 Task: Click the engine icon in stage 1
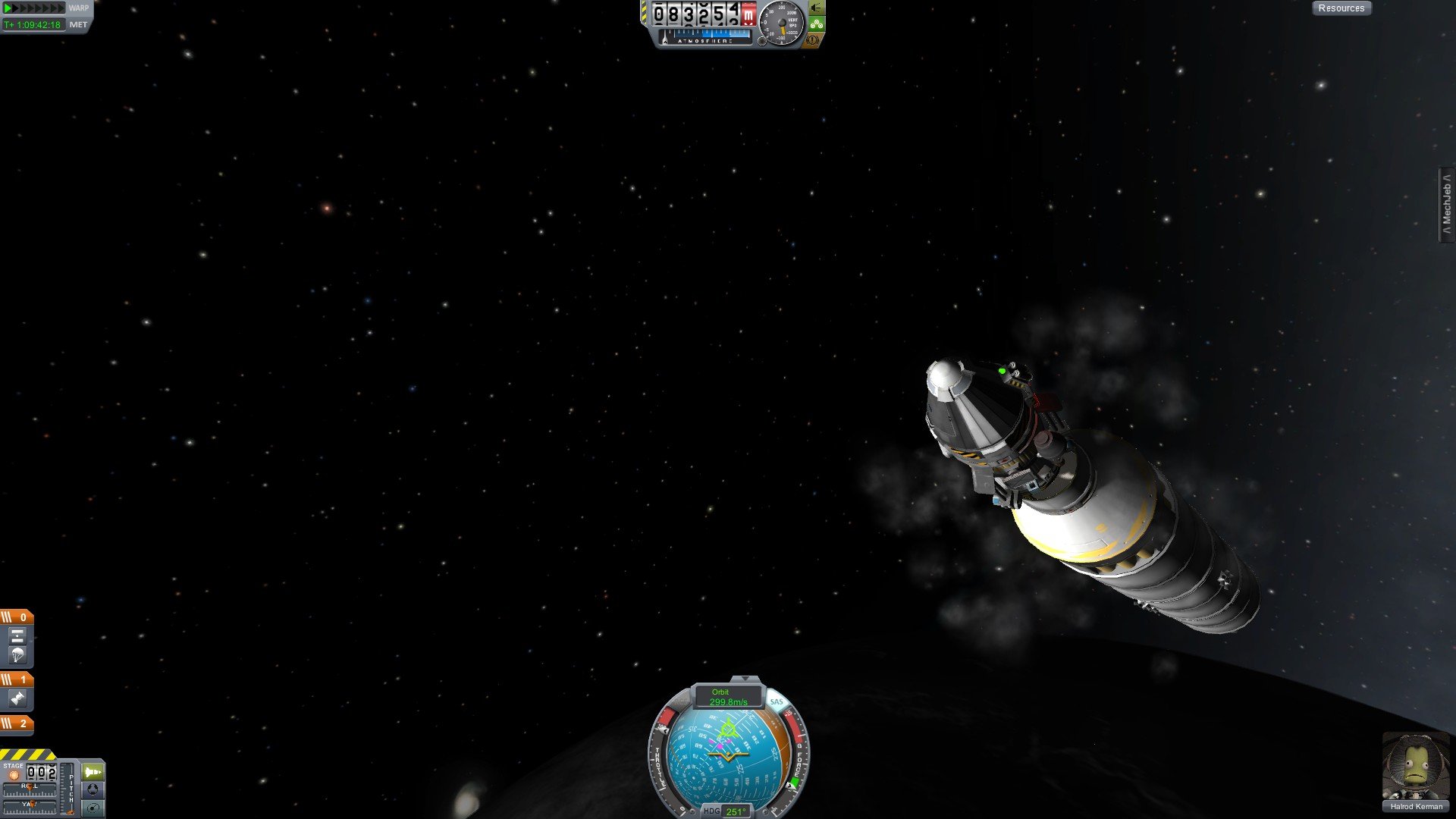tap(17, 698)
